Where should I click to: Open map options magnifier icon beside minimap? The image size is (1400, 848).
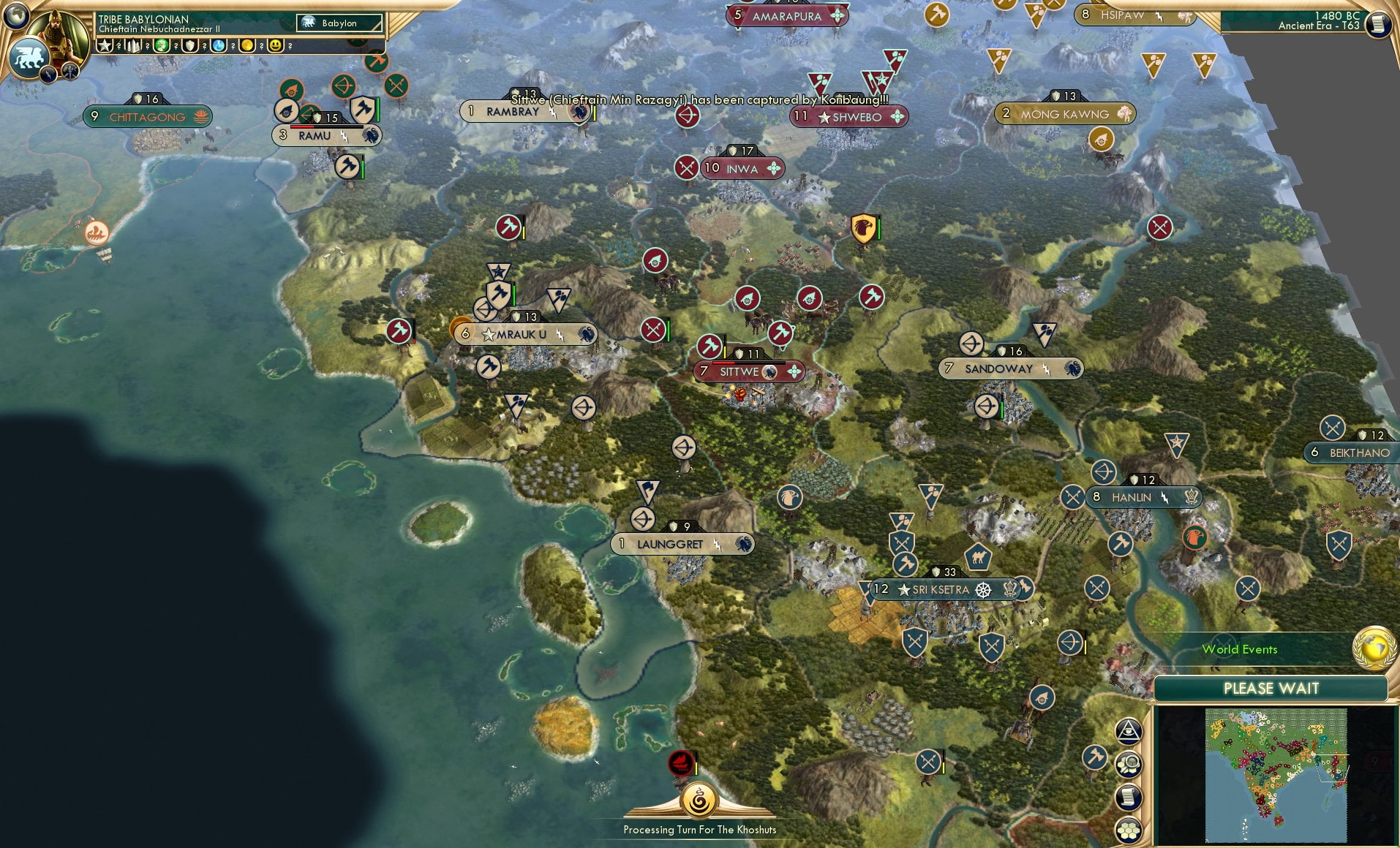(x=1129, y=765)
